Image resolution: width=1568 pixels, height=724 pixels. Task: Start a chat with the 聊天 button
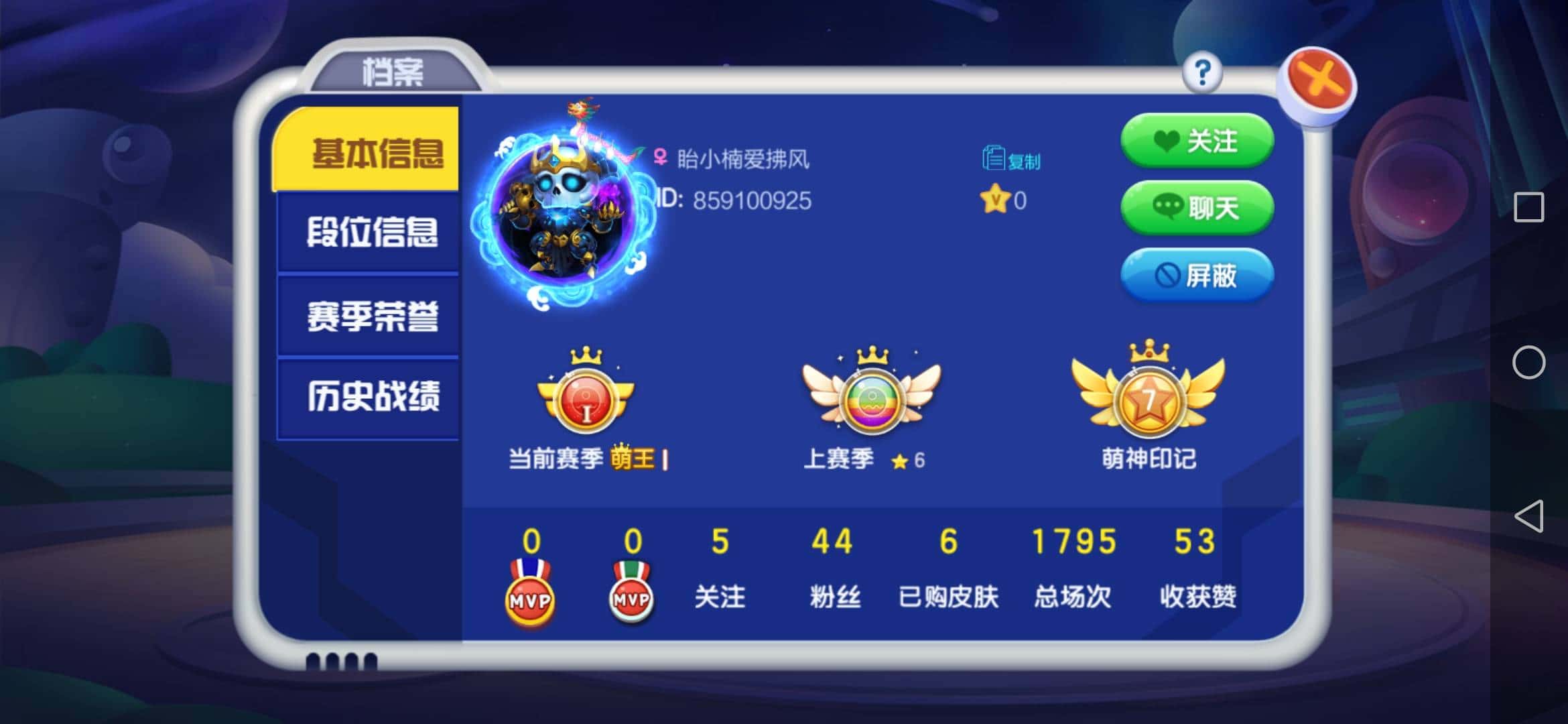1196,208
